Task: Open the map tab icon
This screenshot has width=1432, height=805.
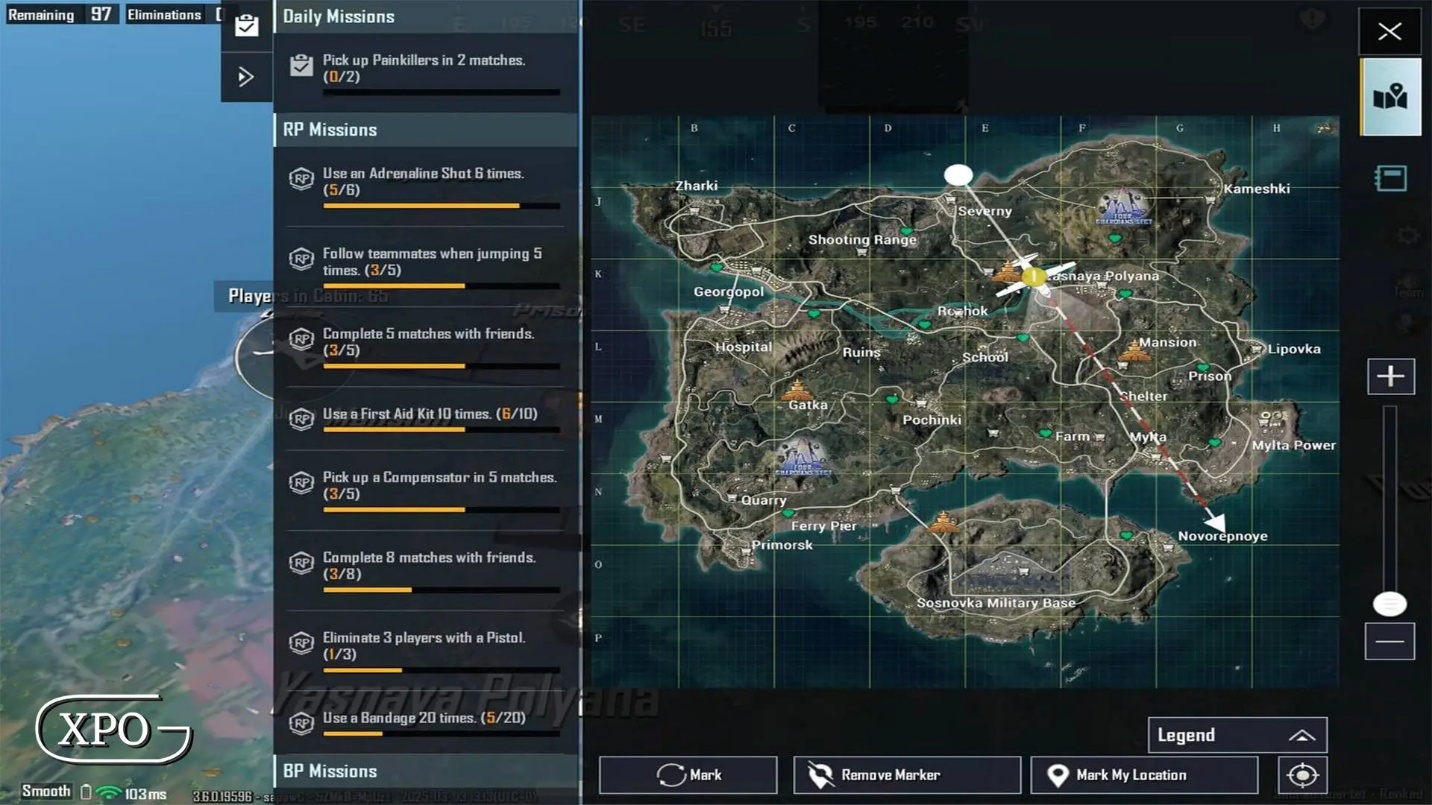Action: tap(1390, 97)
